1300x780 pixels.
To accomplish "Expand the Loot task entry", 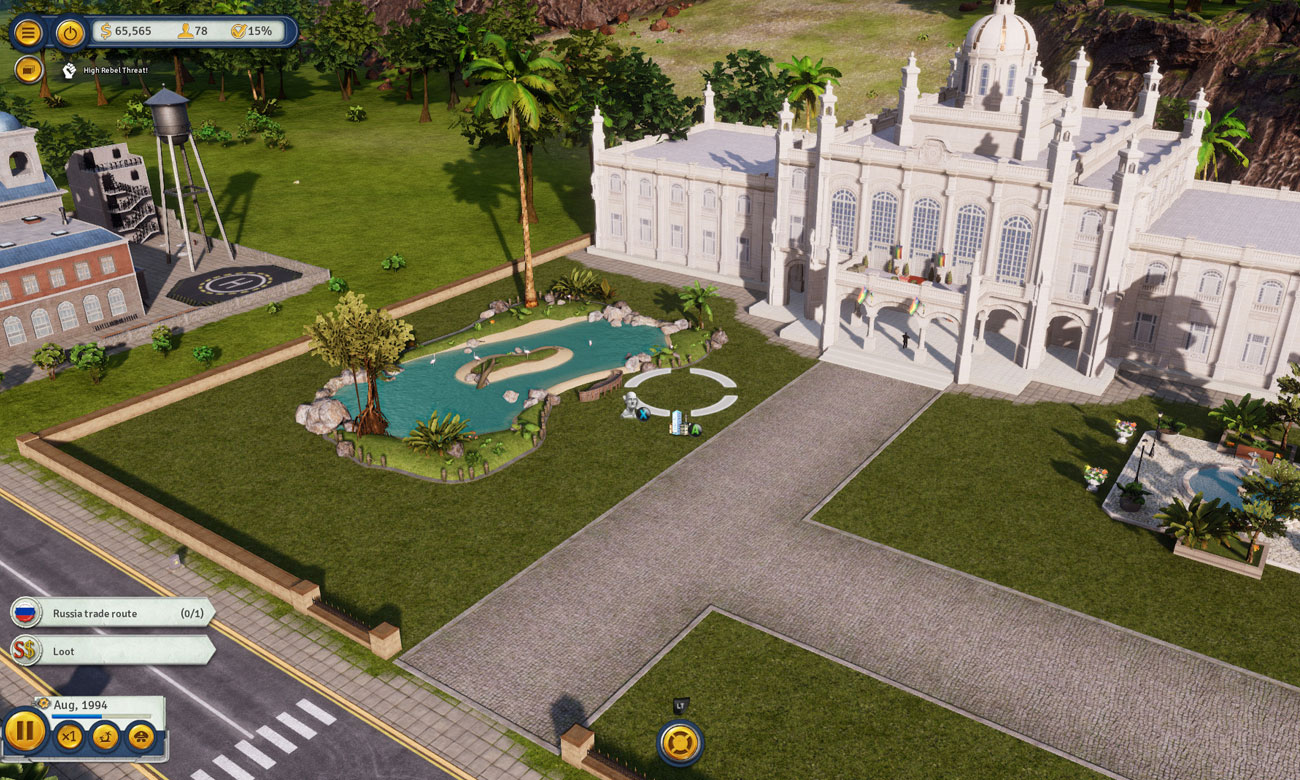I will (85, 651).
